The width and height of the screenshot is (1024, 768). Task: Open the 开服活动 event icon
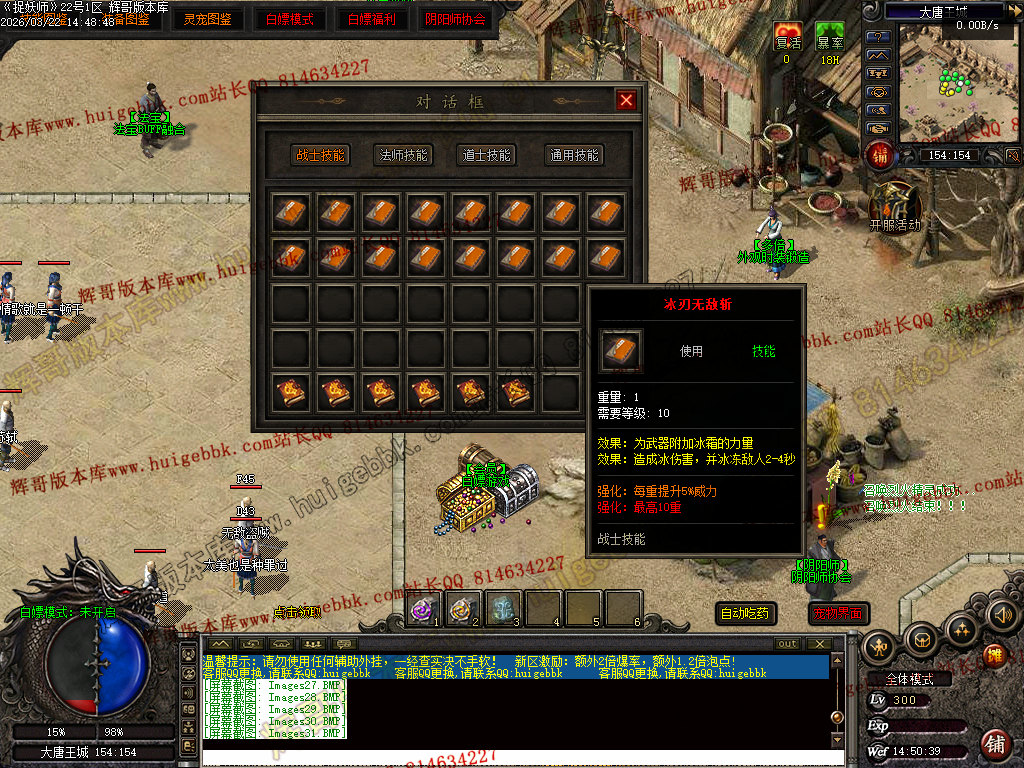(894, 205)
